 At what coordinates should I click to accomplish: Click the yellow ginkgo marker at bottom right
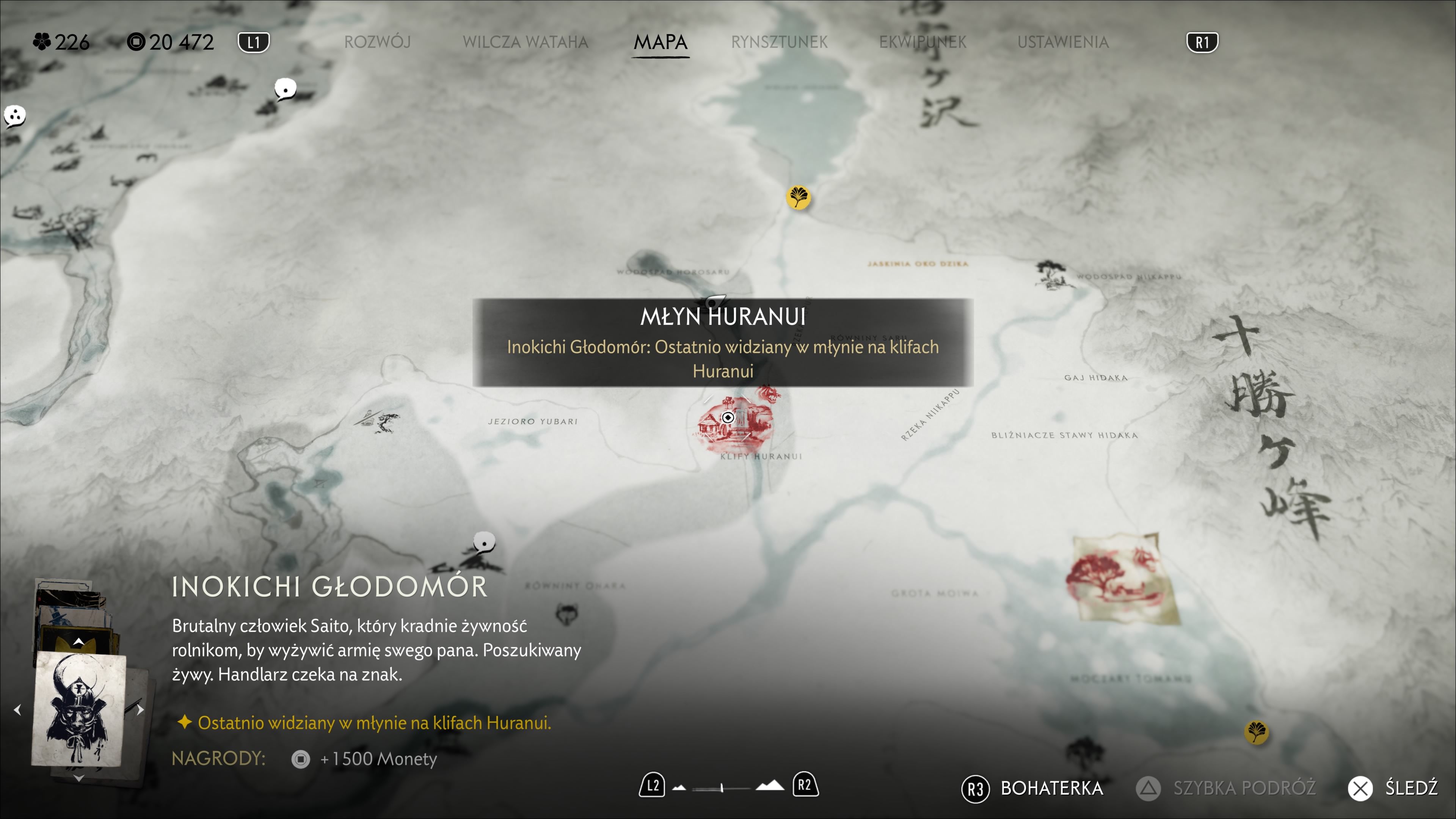point(1256,732)
